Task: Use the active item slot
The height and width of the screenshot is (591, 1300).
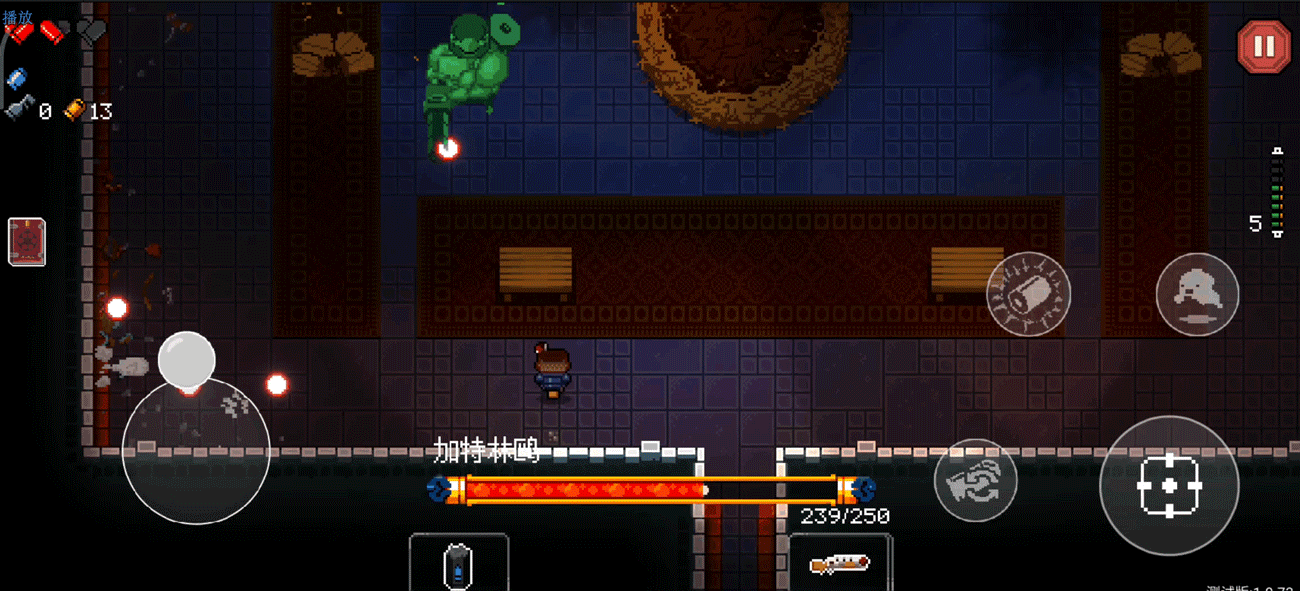Action: tap(458, 563)
